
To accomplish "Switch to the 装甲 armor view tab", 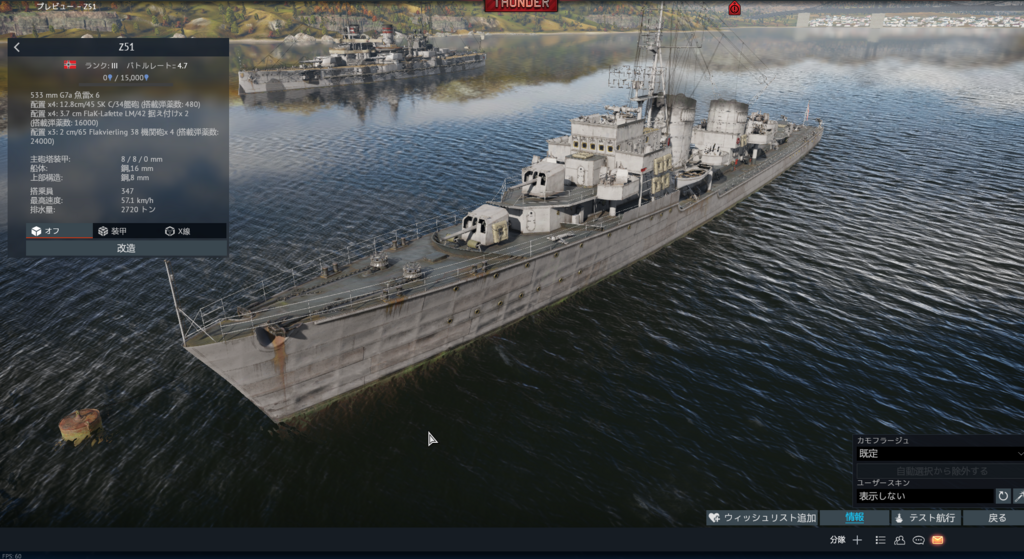I will (126, 231).
